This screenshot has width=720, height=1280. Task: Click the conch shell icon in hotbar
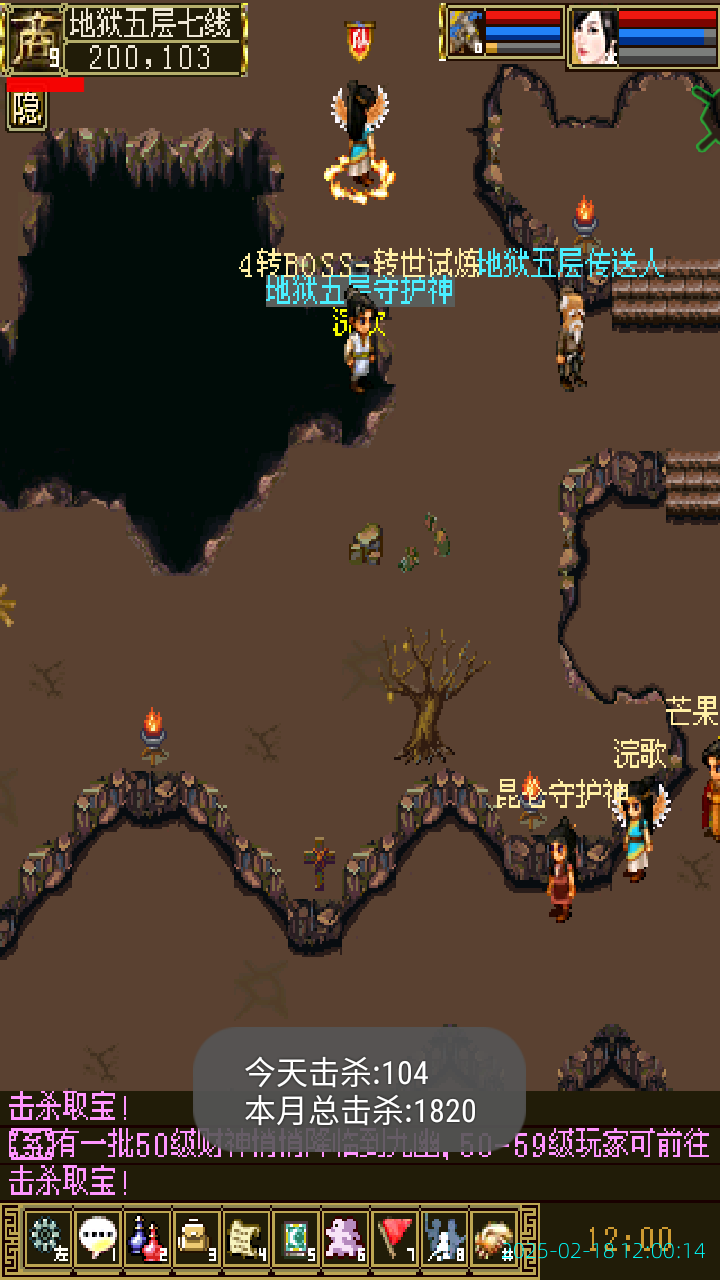tap(493, 1239)
